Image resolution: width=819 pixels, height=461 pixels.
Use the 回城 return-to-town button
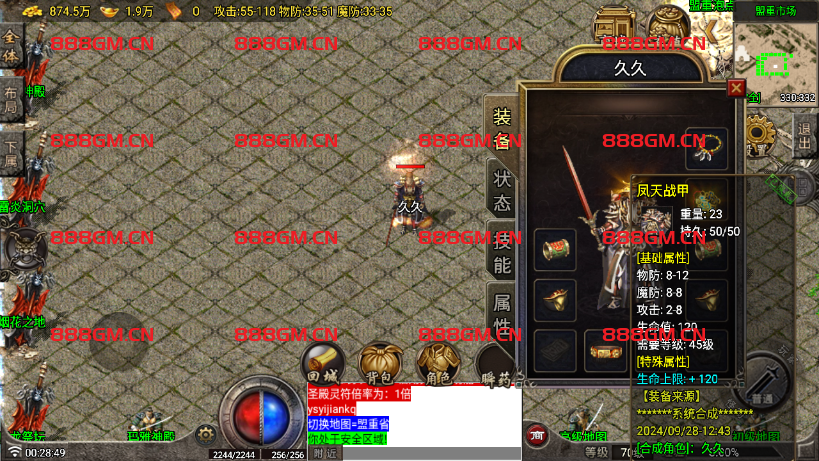[x=322, y=363]
